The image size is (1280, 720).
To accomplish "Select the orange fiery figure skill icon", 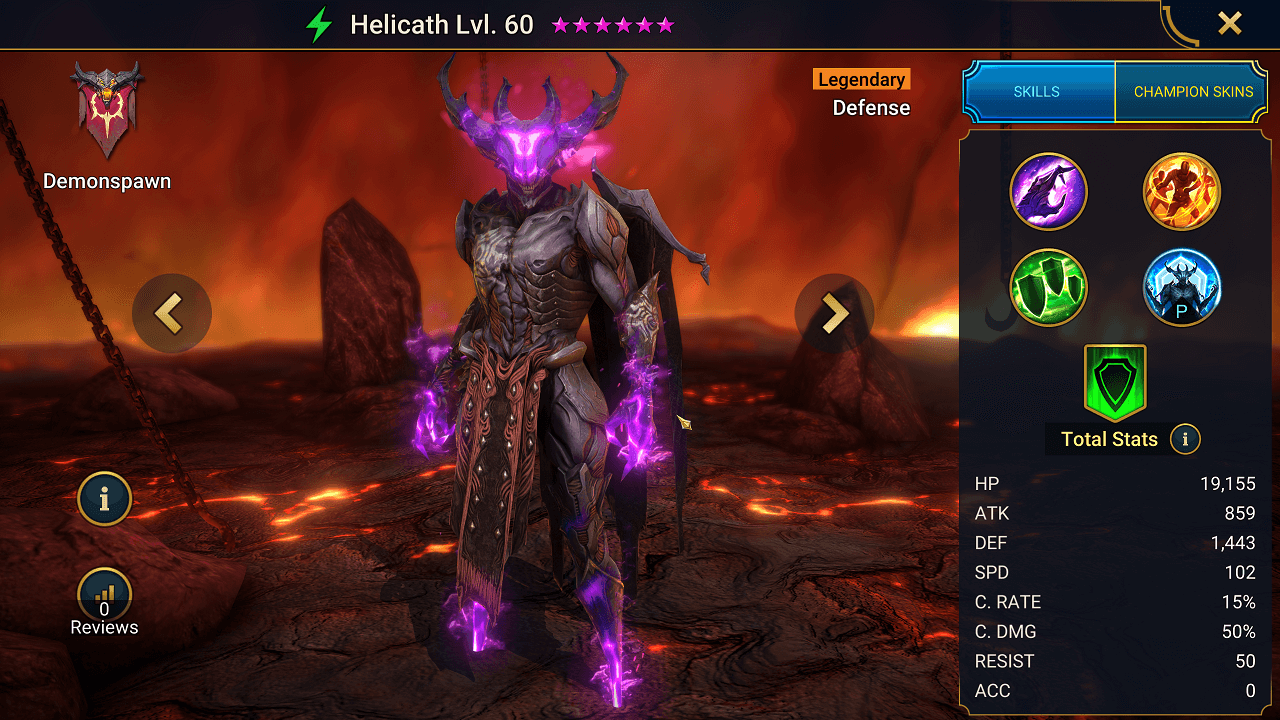I will click(1182, 190).
